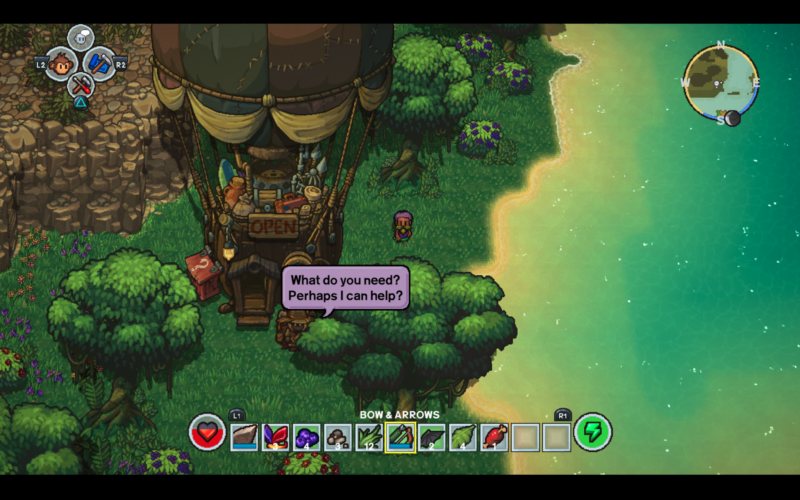Select the monkey companion icon
The width and height of the screenshot is (800, 500).
click(x=62, y=64)
